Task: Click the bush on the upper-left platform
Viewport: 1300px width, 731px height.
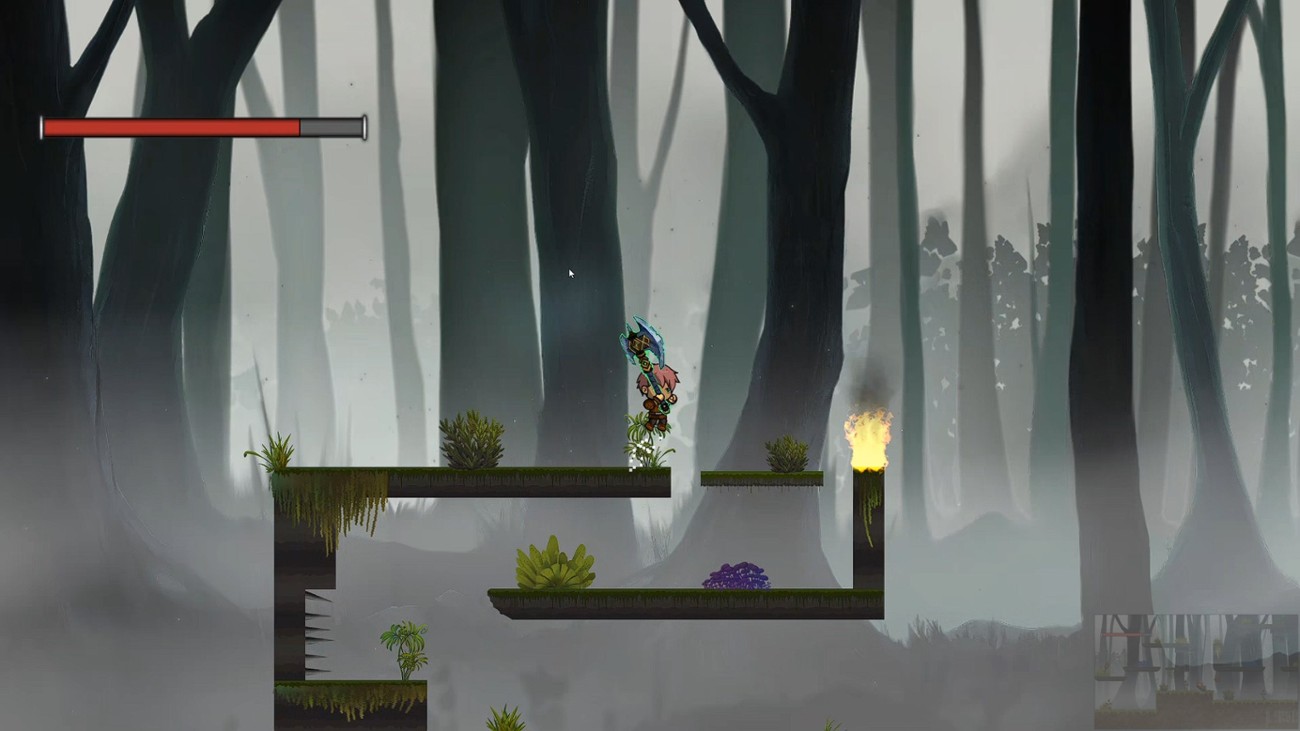Action: click(x=470, y=440)
